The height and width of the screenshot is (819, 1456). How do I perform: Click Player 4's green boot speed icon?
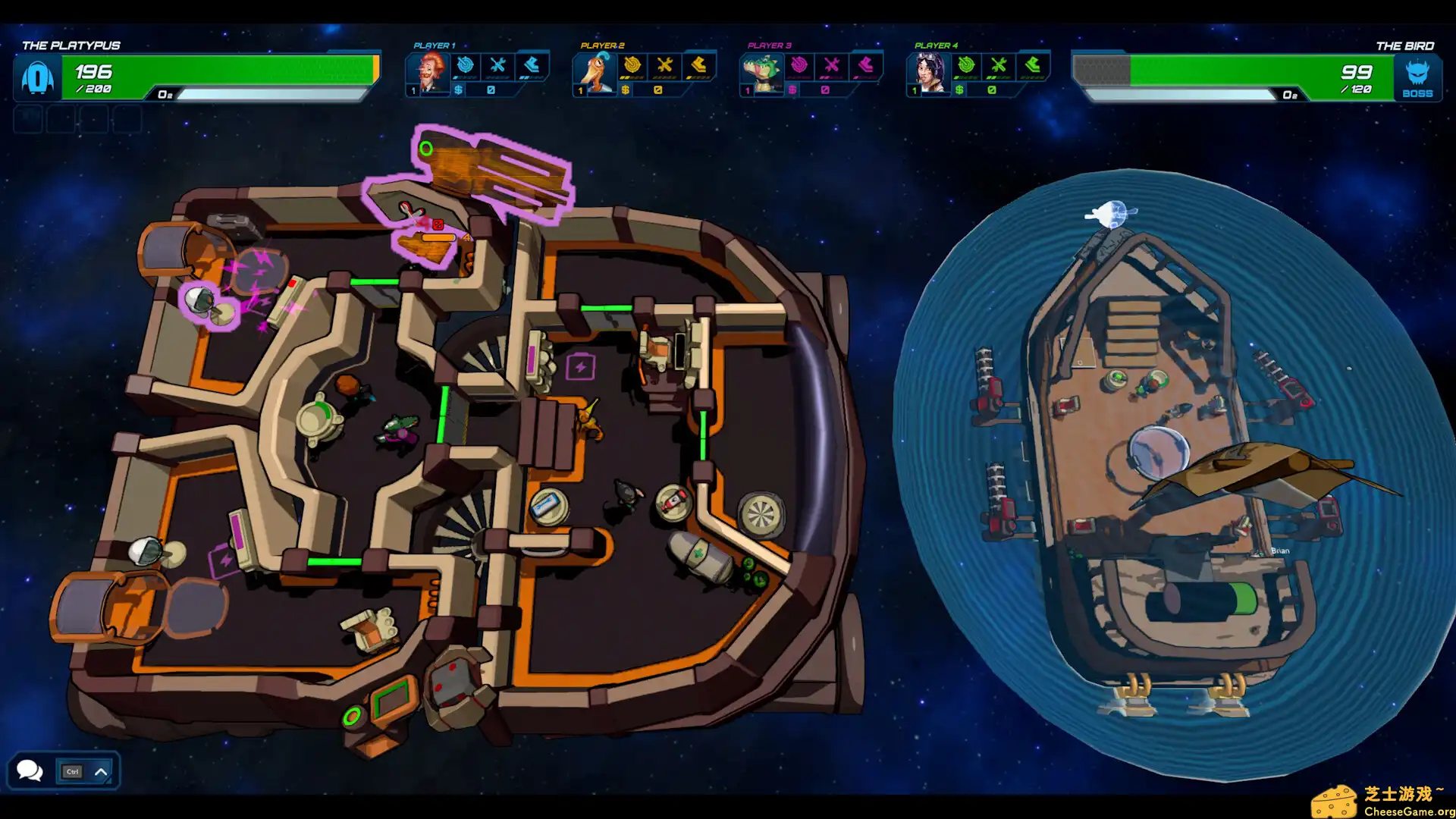tap(1032, 66)
